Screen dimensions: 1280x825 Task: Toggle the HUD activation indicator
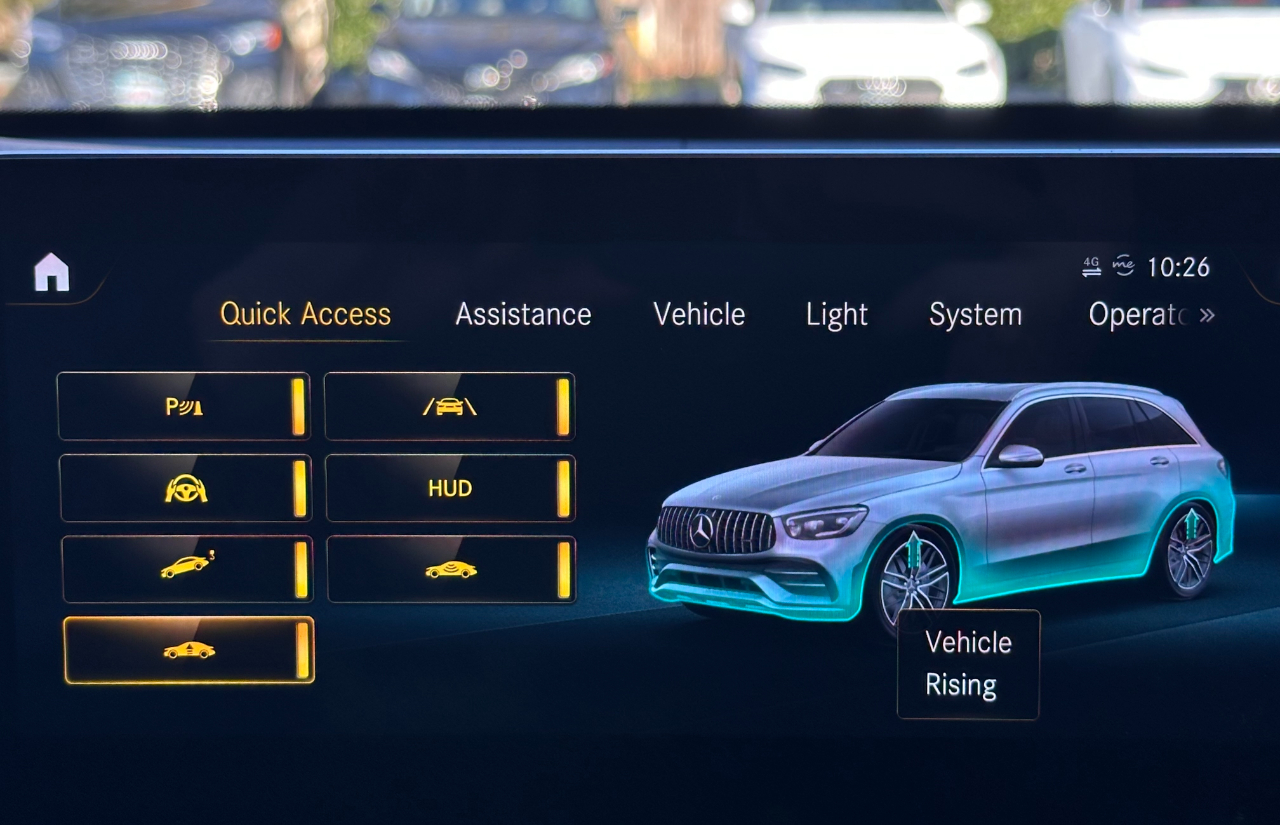point(563,487)
